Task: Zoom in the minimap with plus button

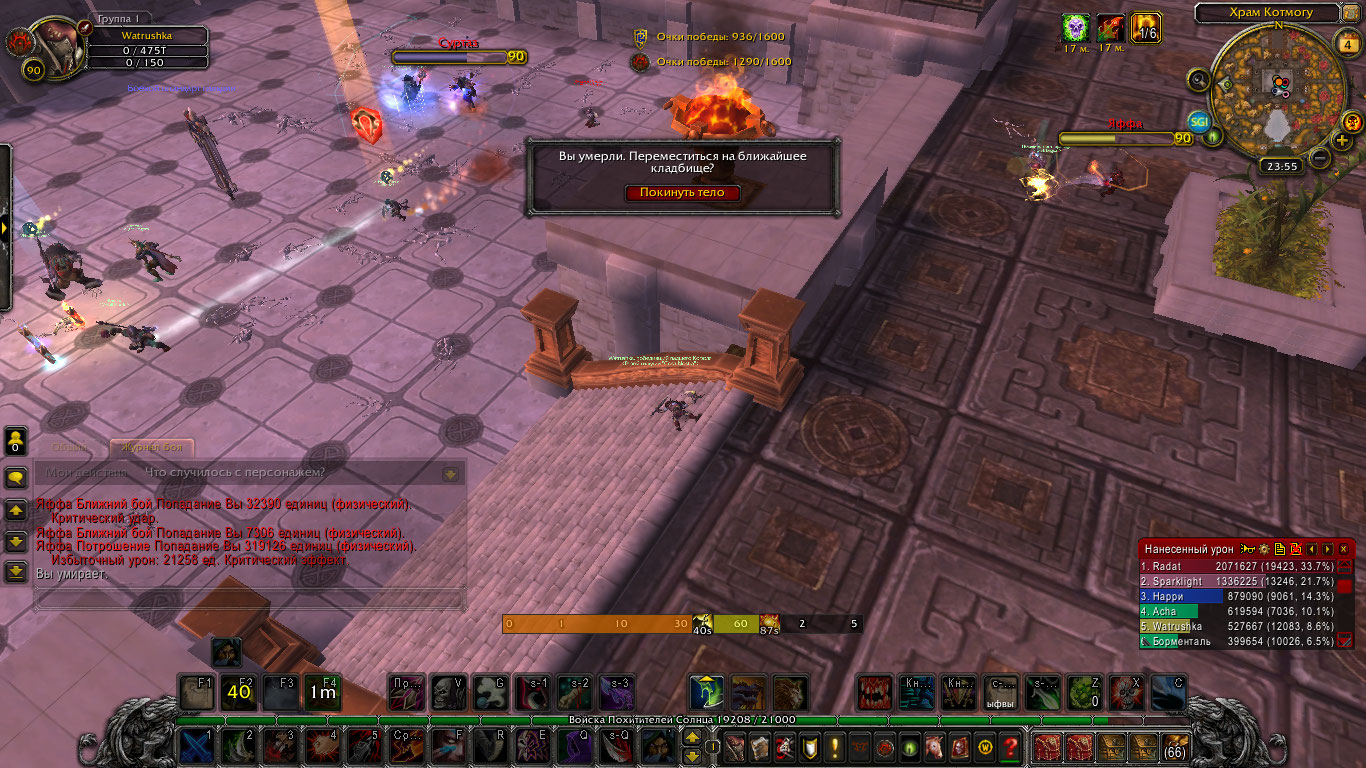Action: [1342, 140]
